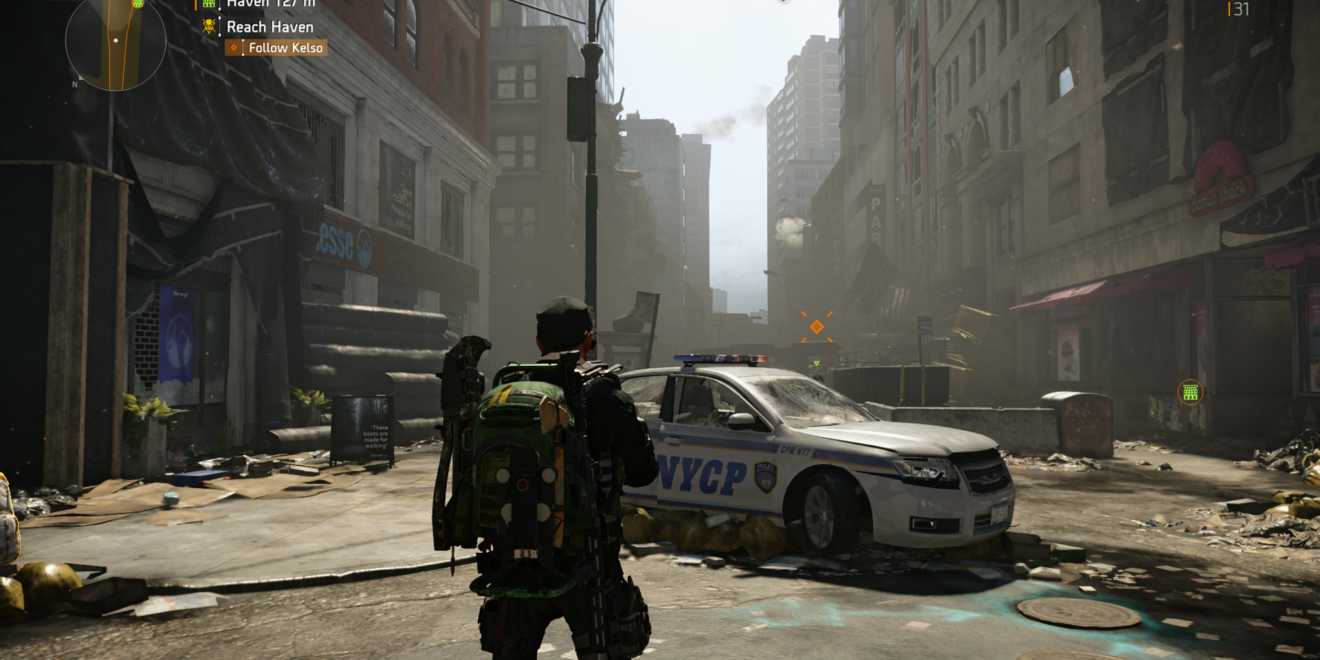Screen dimensions: 1320x660
Task: Click the Follow Kelso objective tag
Action: coord(276,48)
